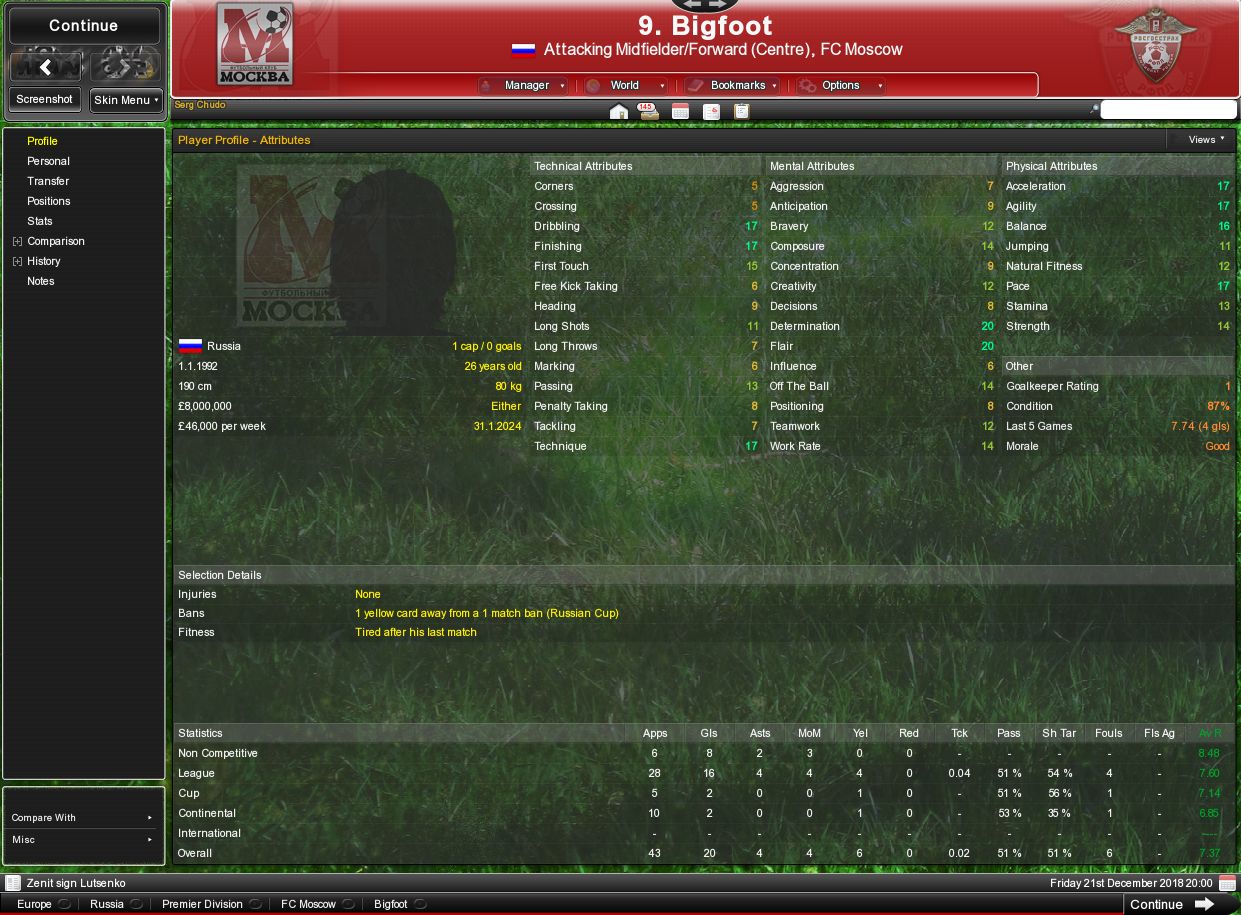
Task: Open the Compare With submenu
Action: click(x=84, y=818)
